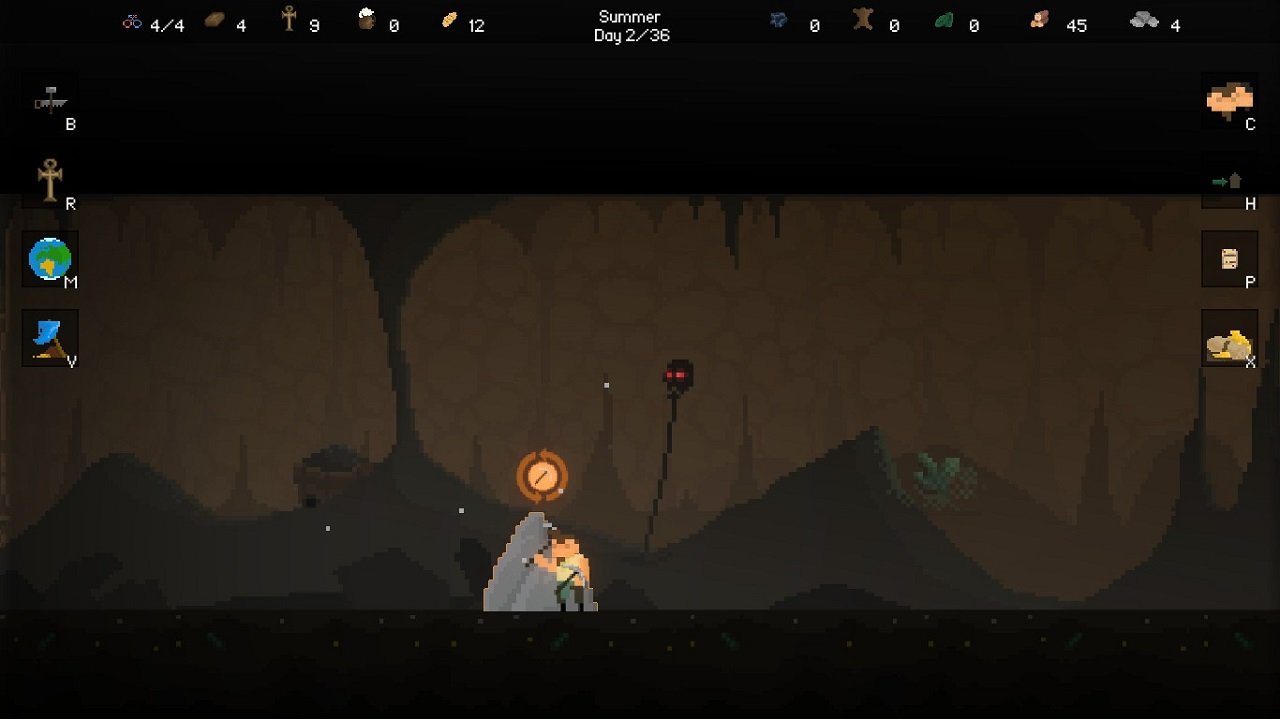The width and height of the screenshot is (1280, 719).
Task: Open the villager face icon
Action: click(x=1229, y=100)
